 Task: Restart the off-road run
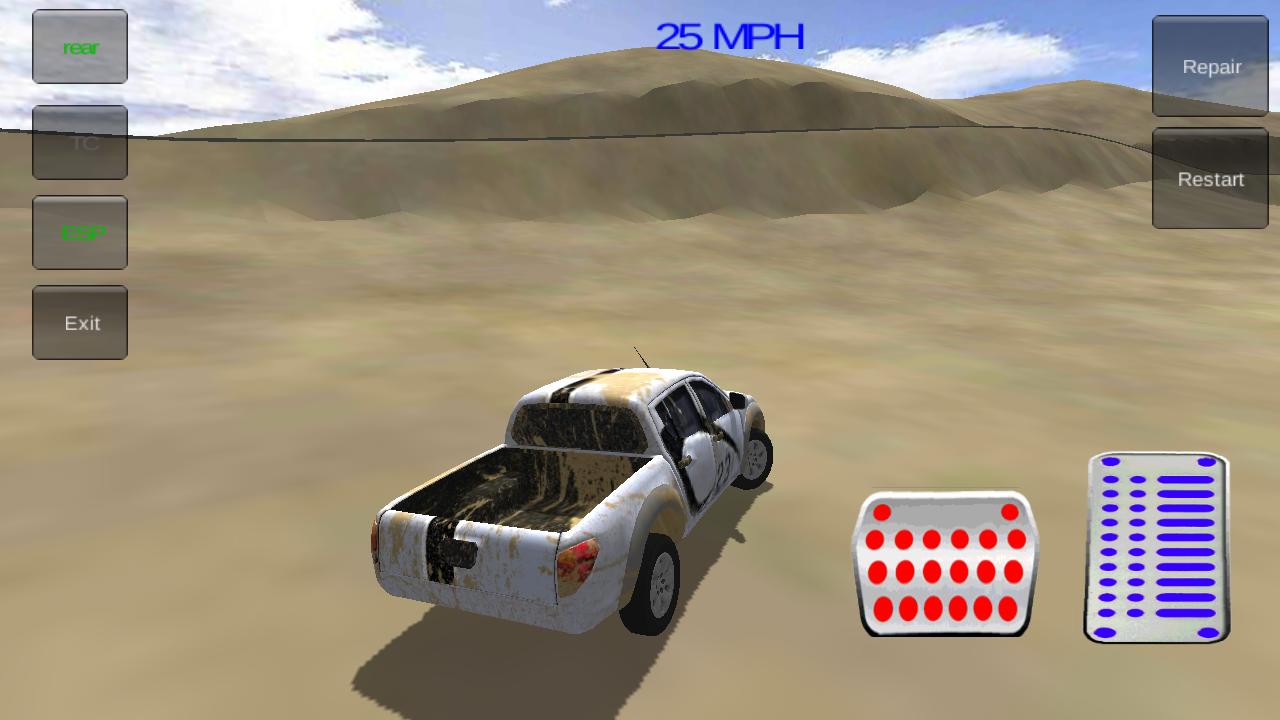[1209, 179]
